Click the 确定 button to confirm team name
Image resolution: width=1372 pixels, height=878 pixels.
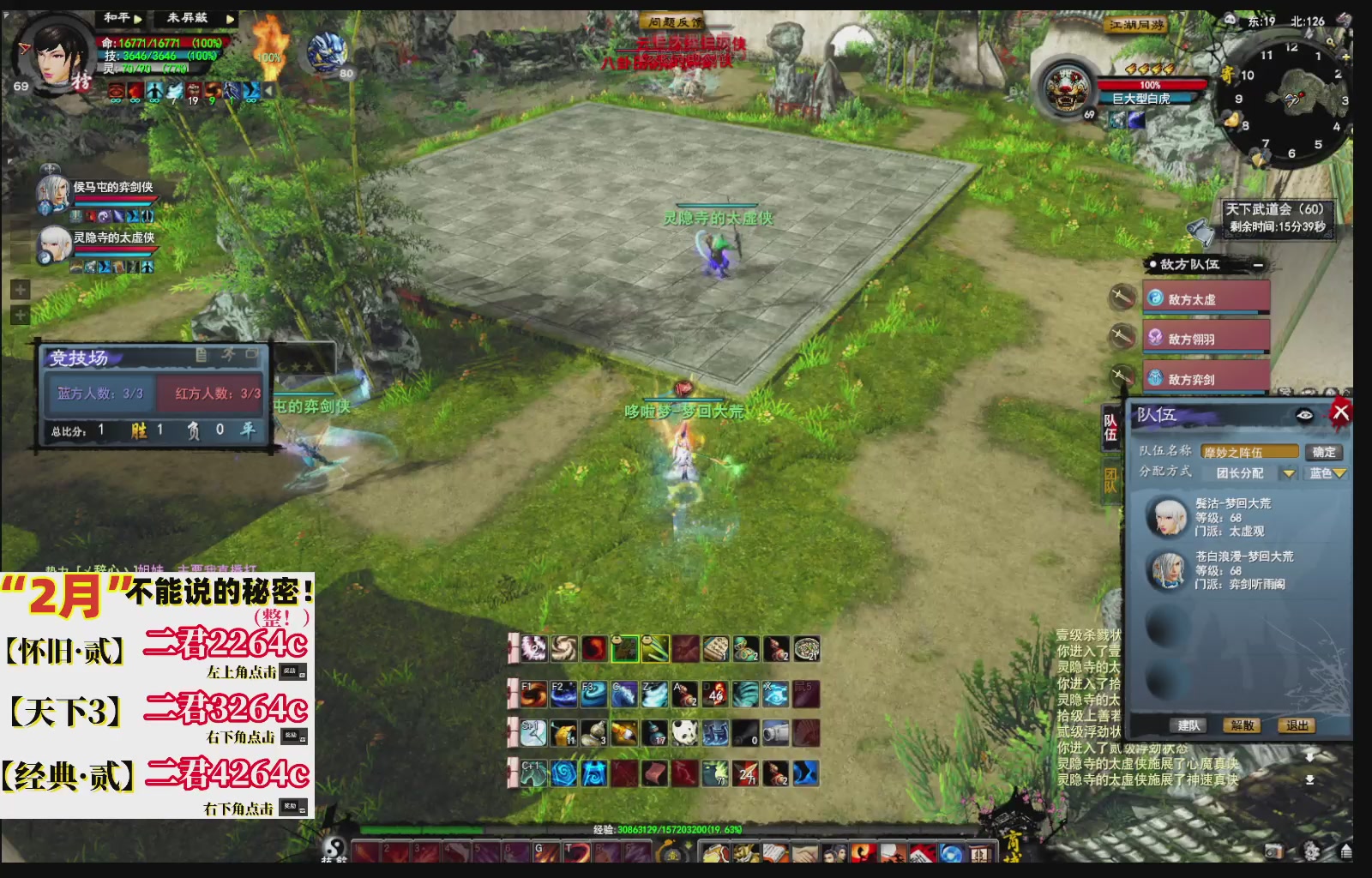(x=1324, y=453)
